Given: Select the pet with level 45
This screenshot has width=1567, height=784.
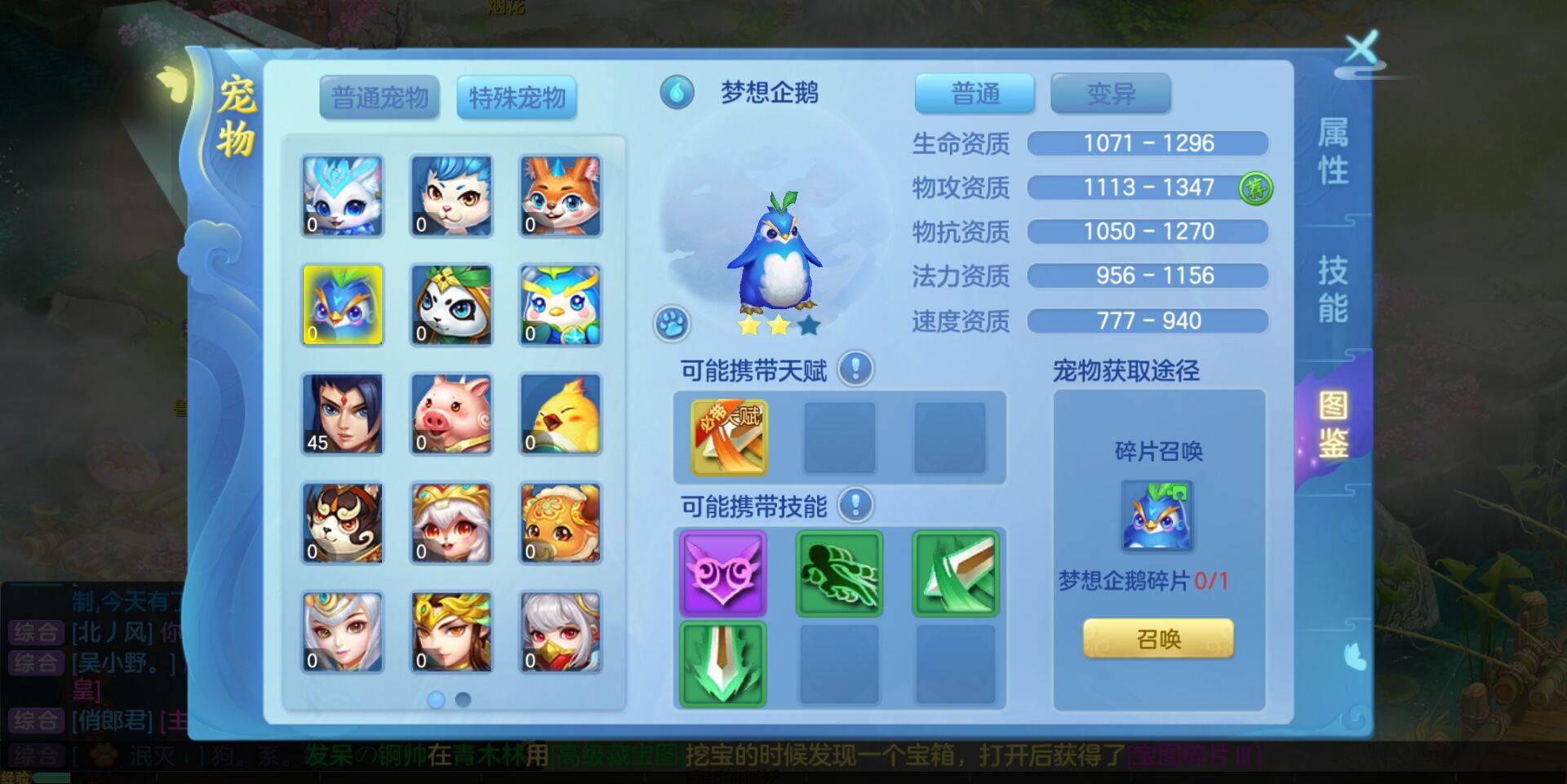Looking at the screenshot, I should [x=342, y=414].
